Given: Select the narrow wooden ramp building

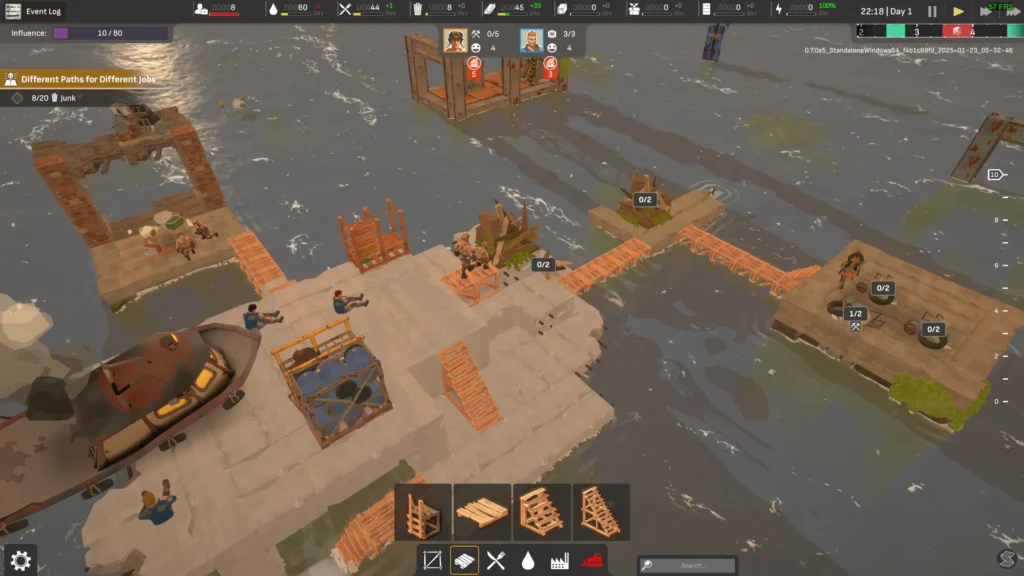Looking at the screenshot, I should pyautogui.click(x=600, y=512).
